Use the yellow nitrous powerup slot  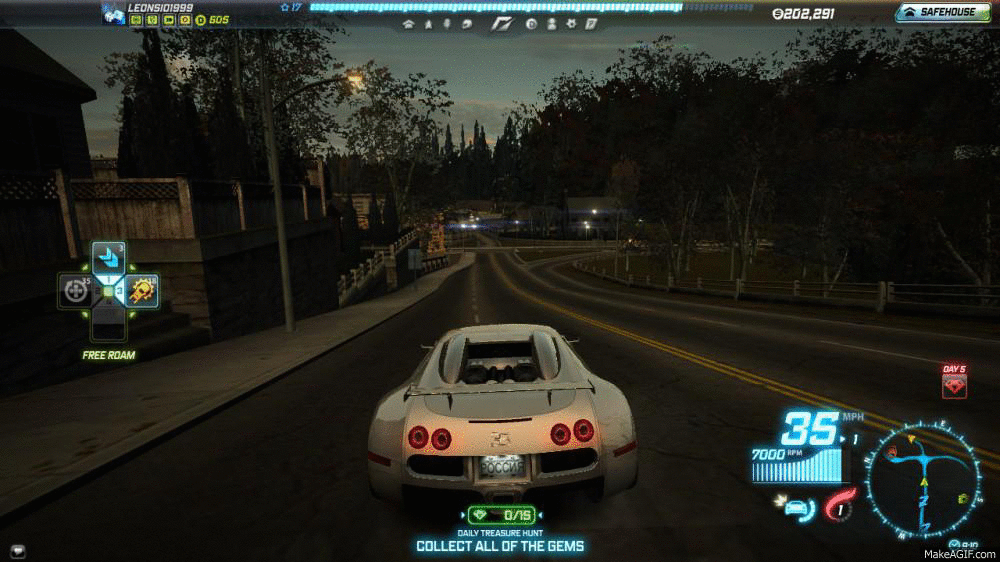(141, 292)
